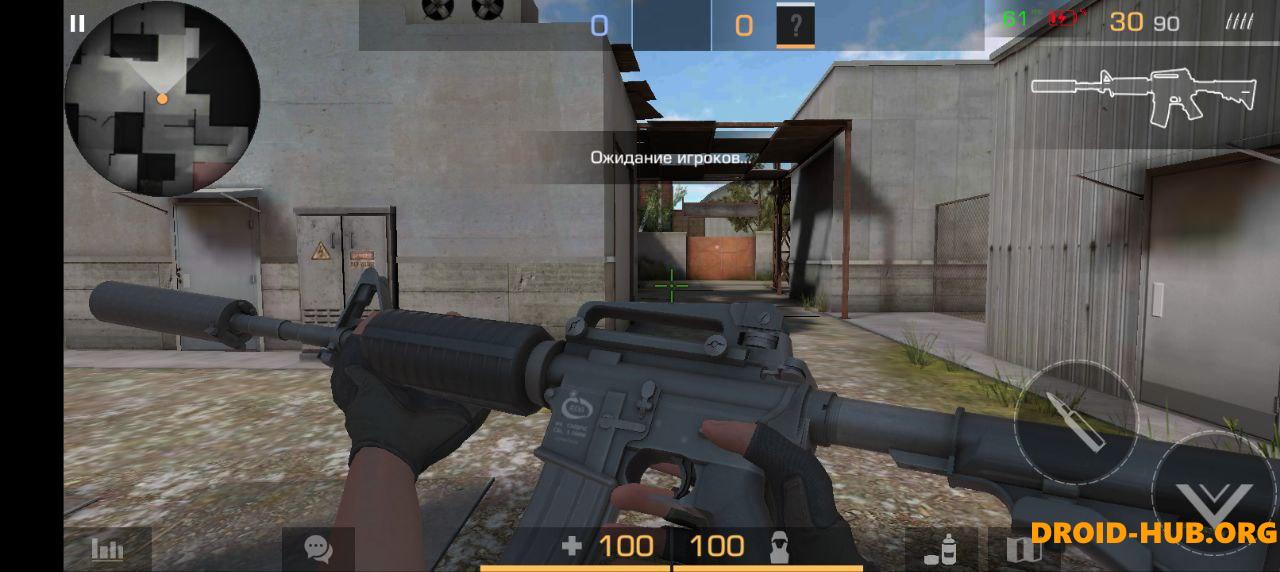Pause the game with the pause icon
This screenshot has height=572, width=1280.
77,24
